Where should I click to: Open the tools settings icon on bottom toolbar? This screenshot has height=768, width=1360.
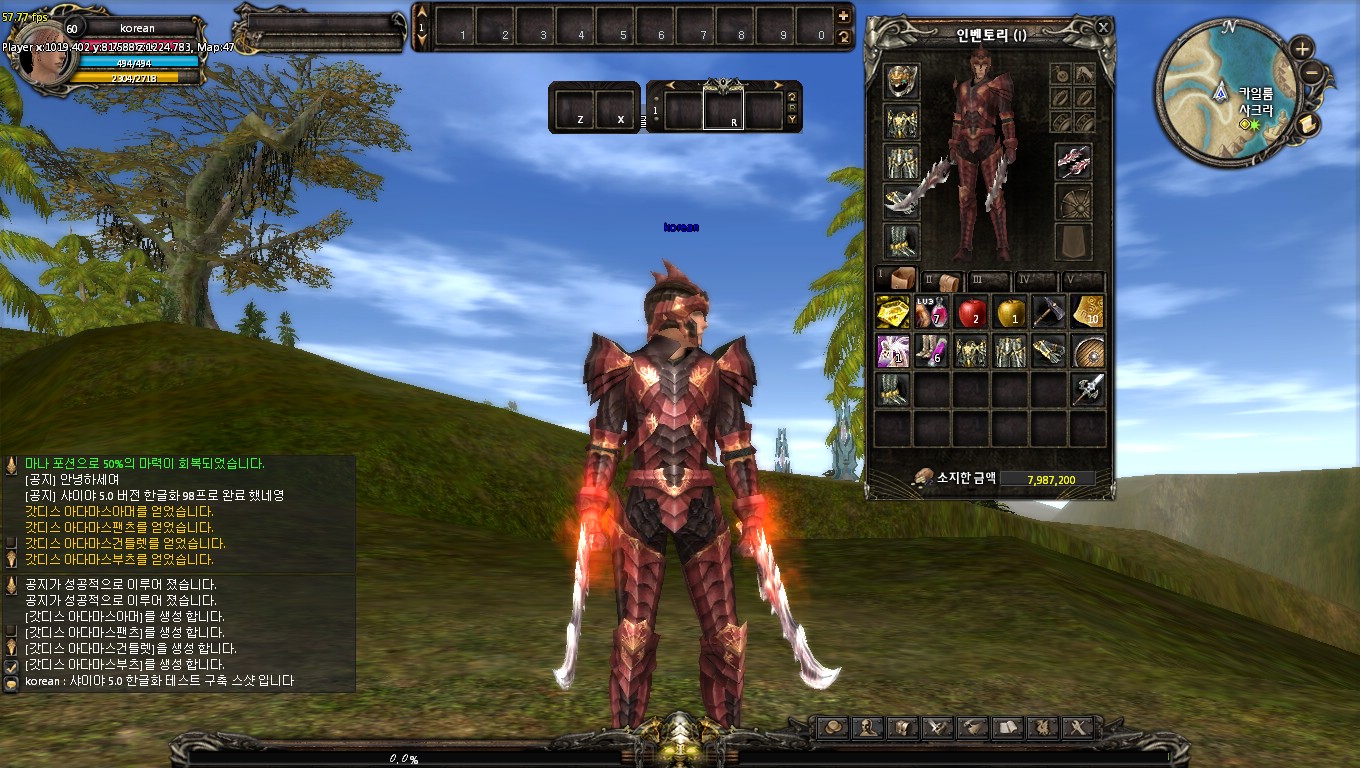[x=1077, y=727]
